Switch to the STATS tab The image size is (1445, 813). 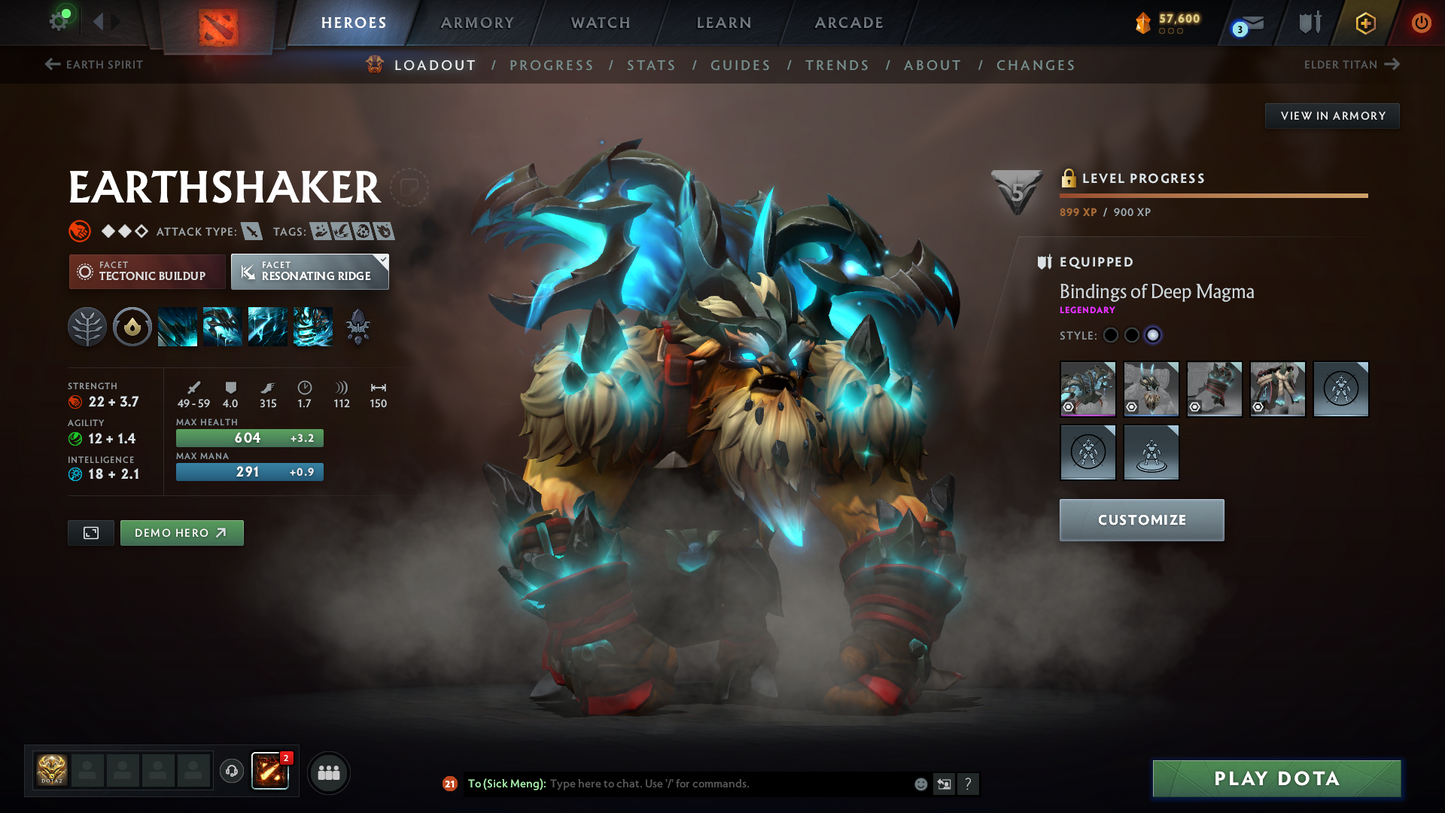tap(651, 65)
